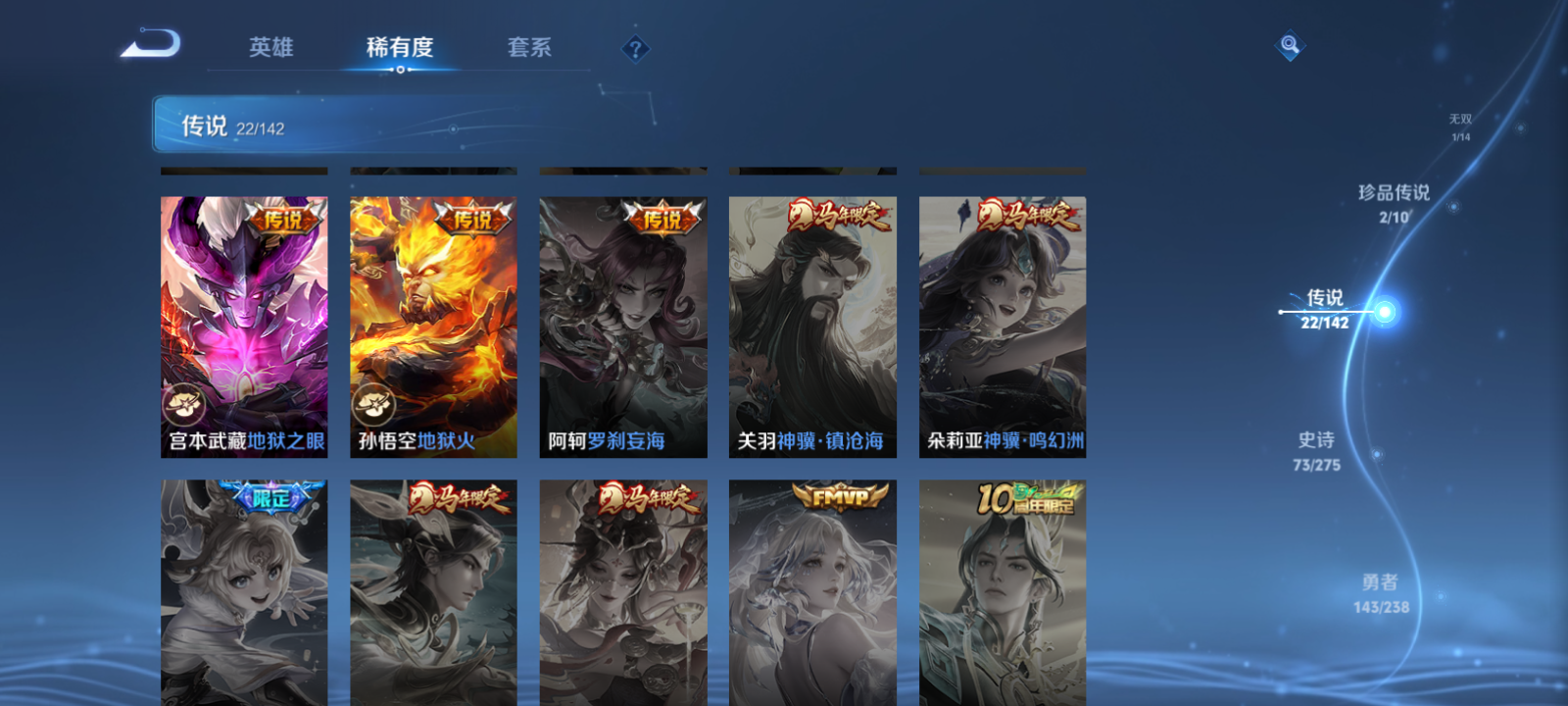The height and width of the screenshot is (706, 1568).
Task: Click the glowing 传说 node on the rarity track
Action: 1384,312
